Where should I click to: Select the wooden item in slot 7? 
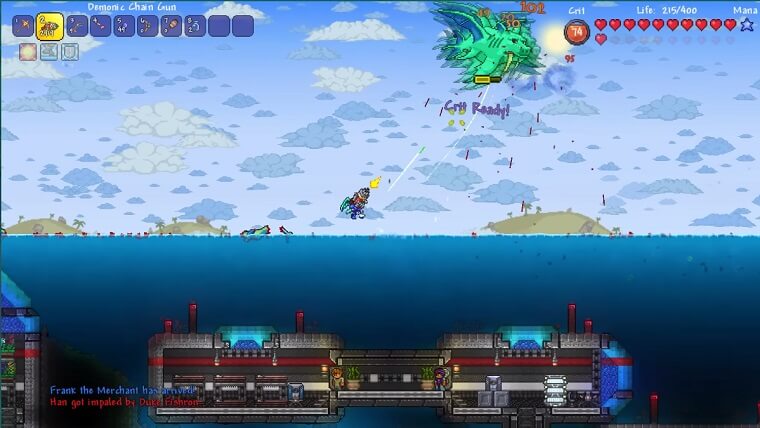tap(171, 27)
